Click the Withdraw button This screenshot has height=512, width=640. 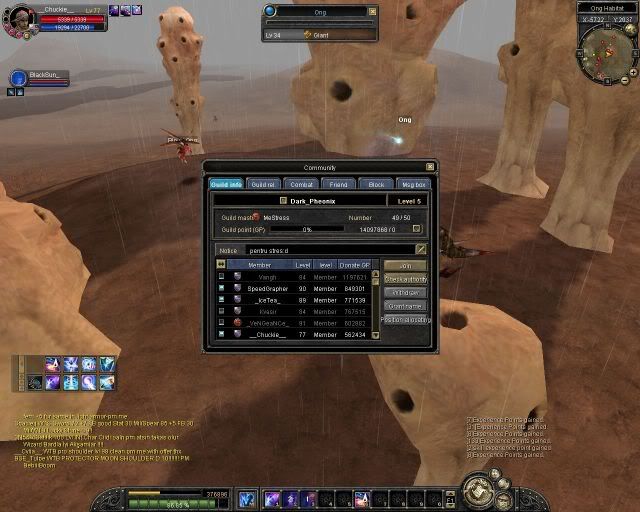(405, 292)
